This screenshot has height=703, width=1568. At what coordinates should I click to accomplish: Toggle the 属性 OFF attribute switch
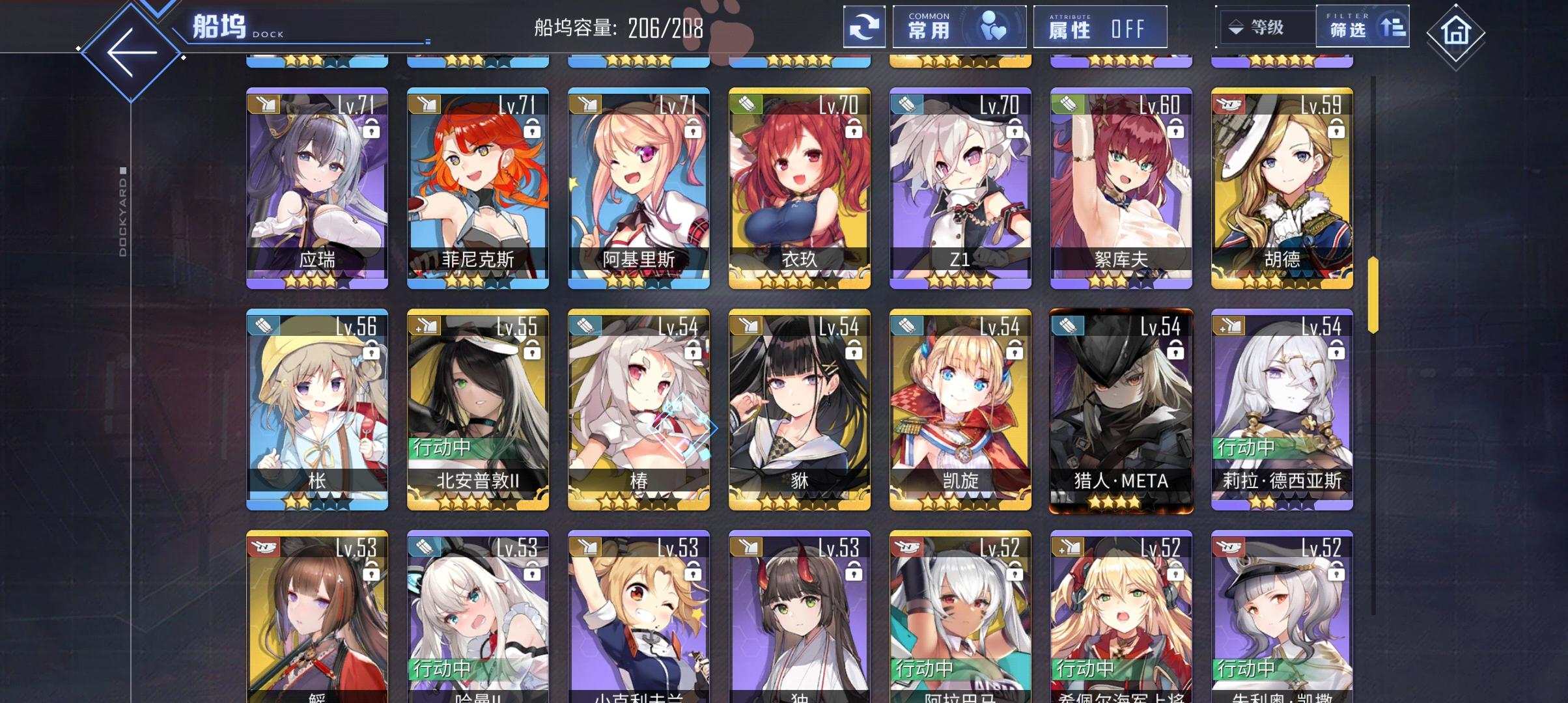[1100, 27]
